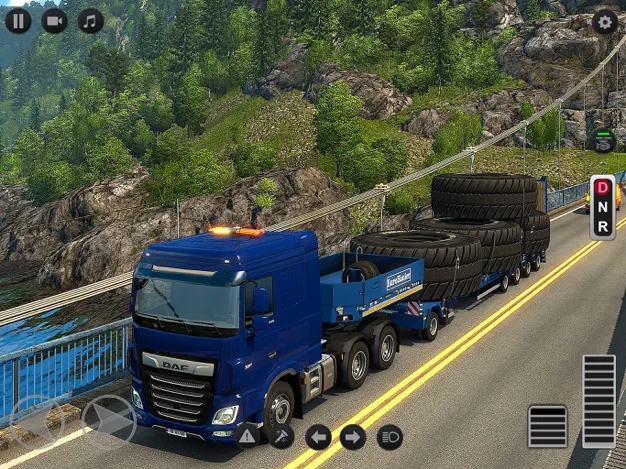Shift the gear selector to Reverse
Viewport: 626px width, 469px height.
[x=603, y=227]
